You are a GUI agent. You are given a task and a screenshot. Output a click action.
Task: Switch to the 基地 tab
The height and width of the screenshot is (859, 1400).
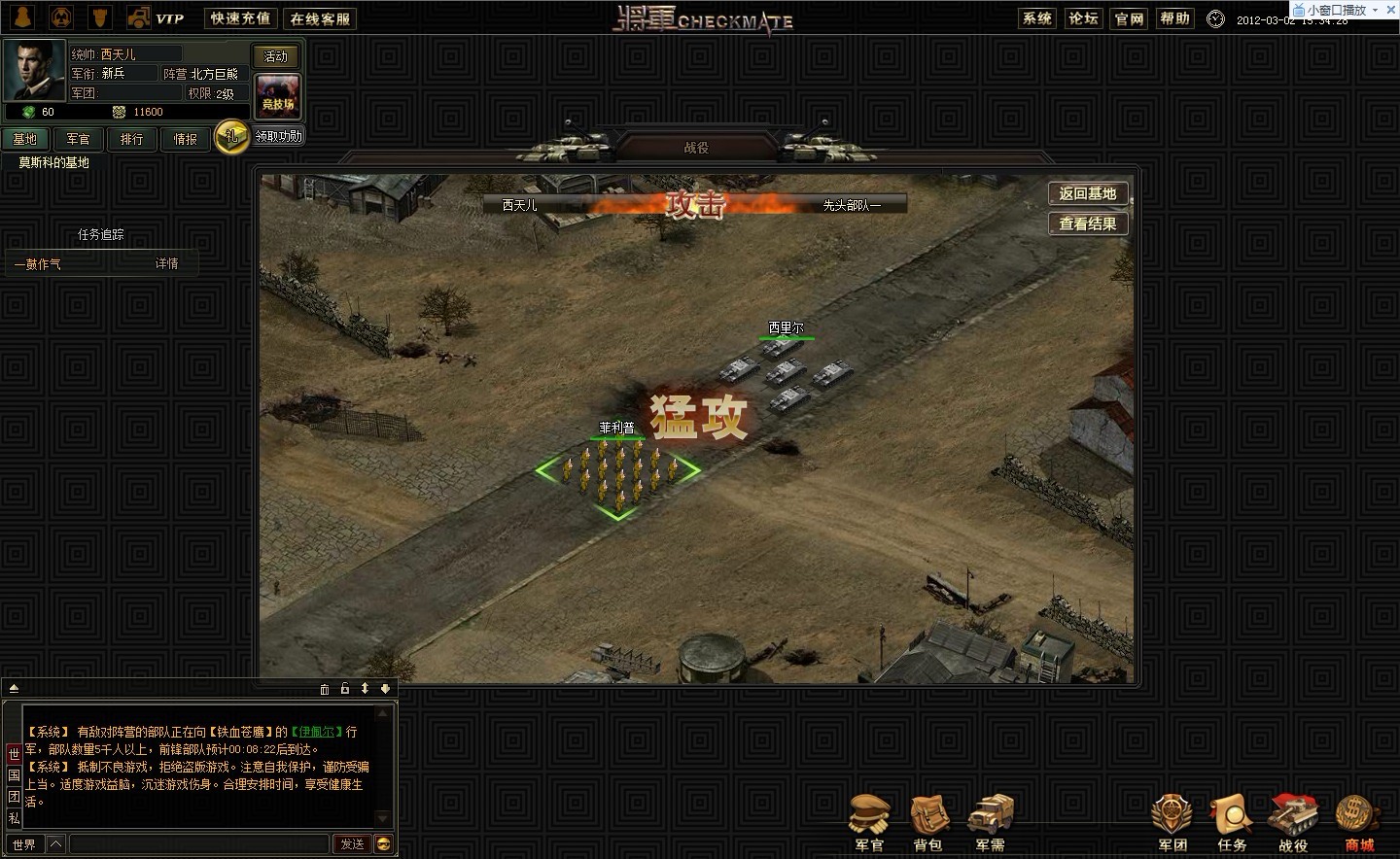(25, 139)
